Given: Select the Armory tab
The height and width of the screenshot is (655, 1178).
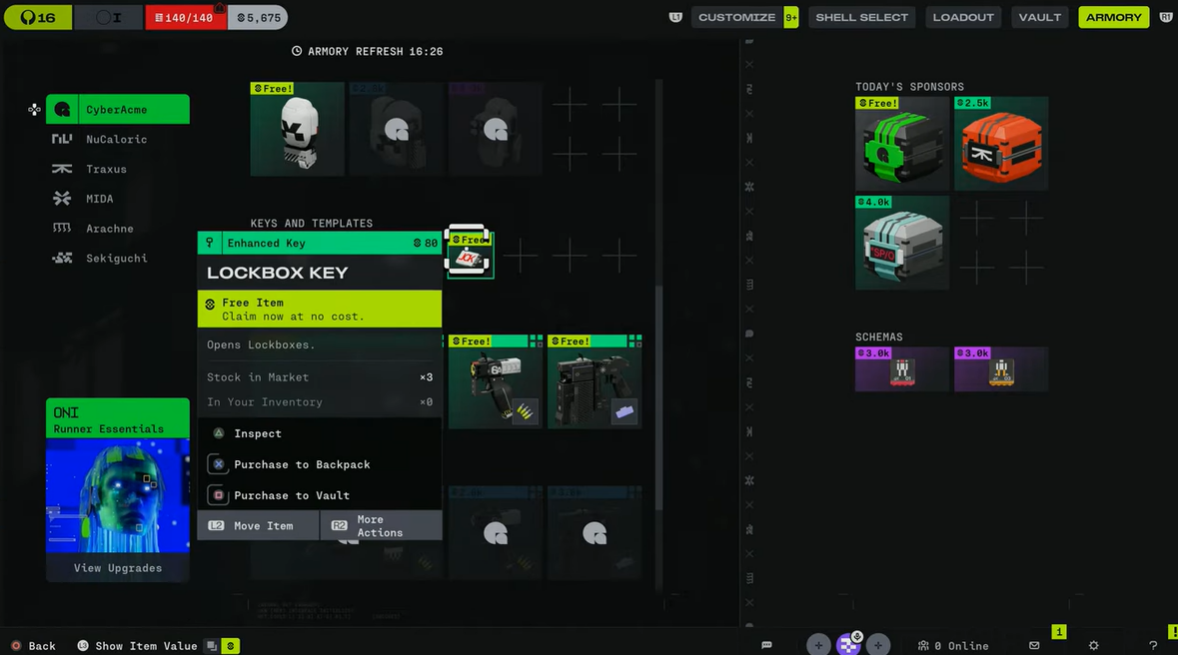Looking at the screenshot, I should (x=1113, y=17).
